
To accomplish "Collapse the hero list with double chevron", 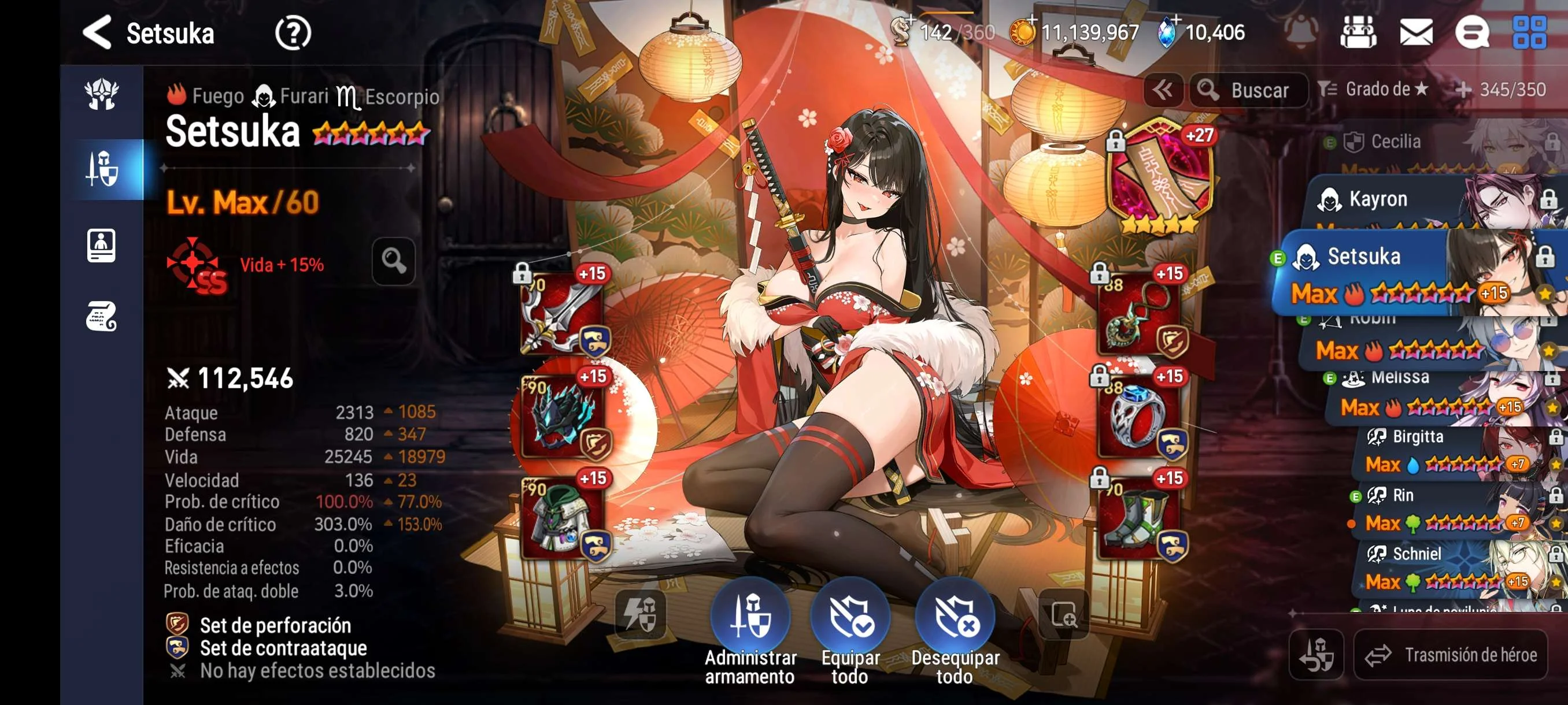I will click(x=1163, y=90).
